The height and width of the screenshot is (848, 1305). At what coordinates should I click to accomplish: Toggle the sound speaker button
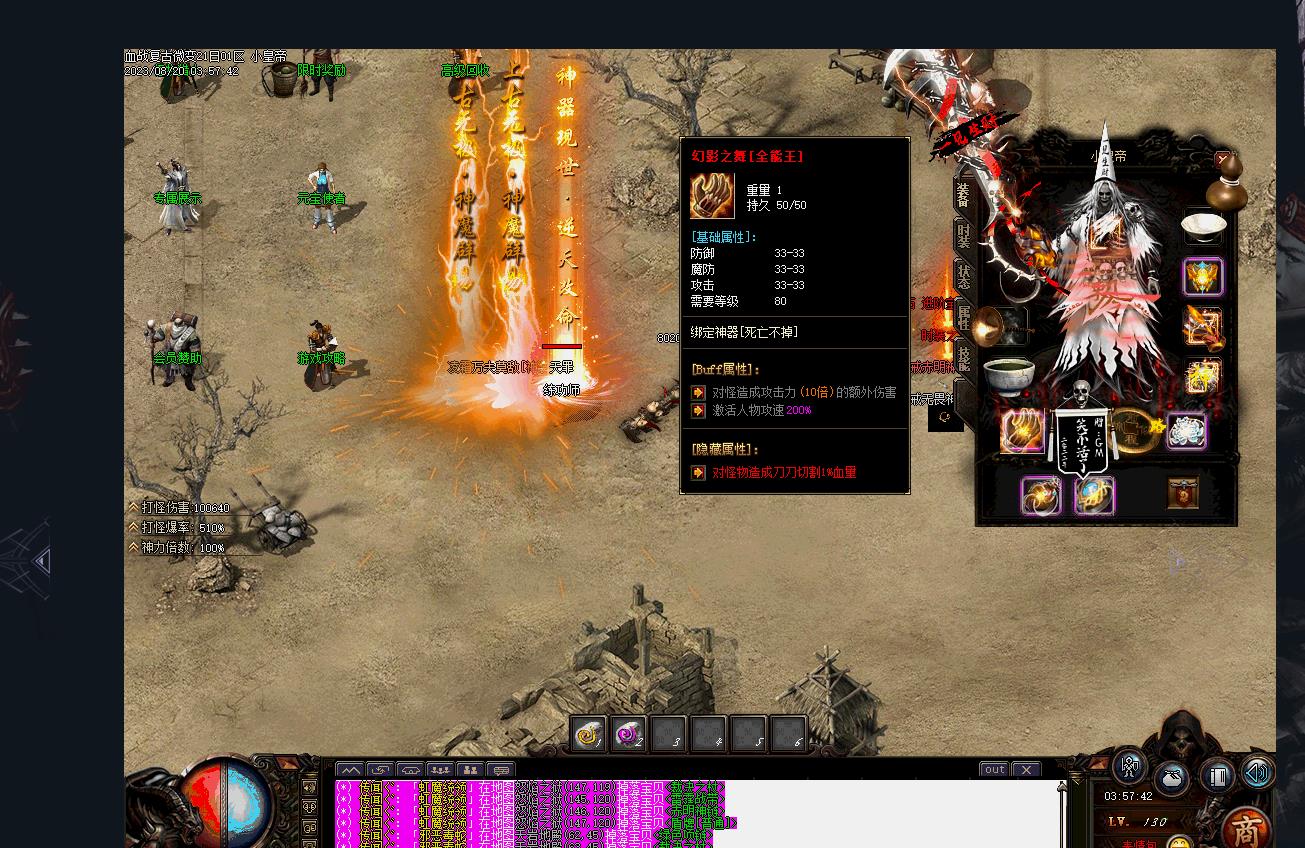1257,772
